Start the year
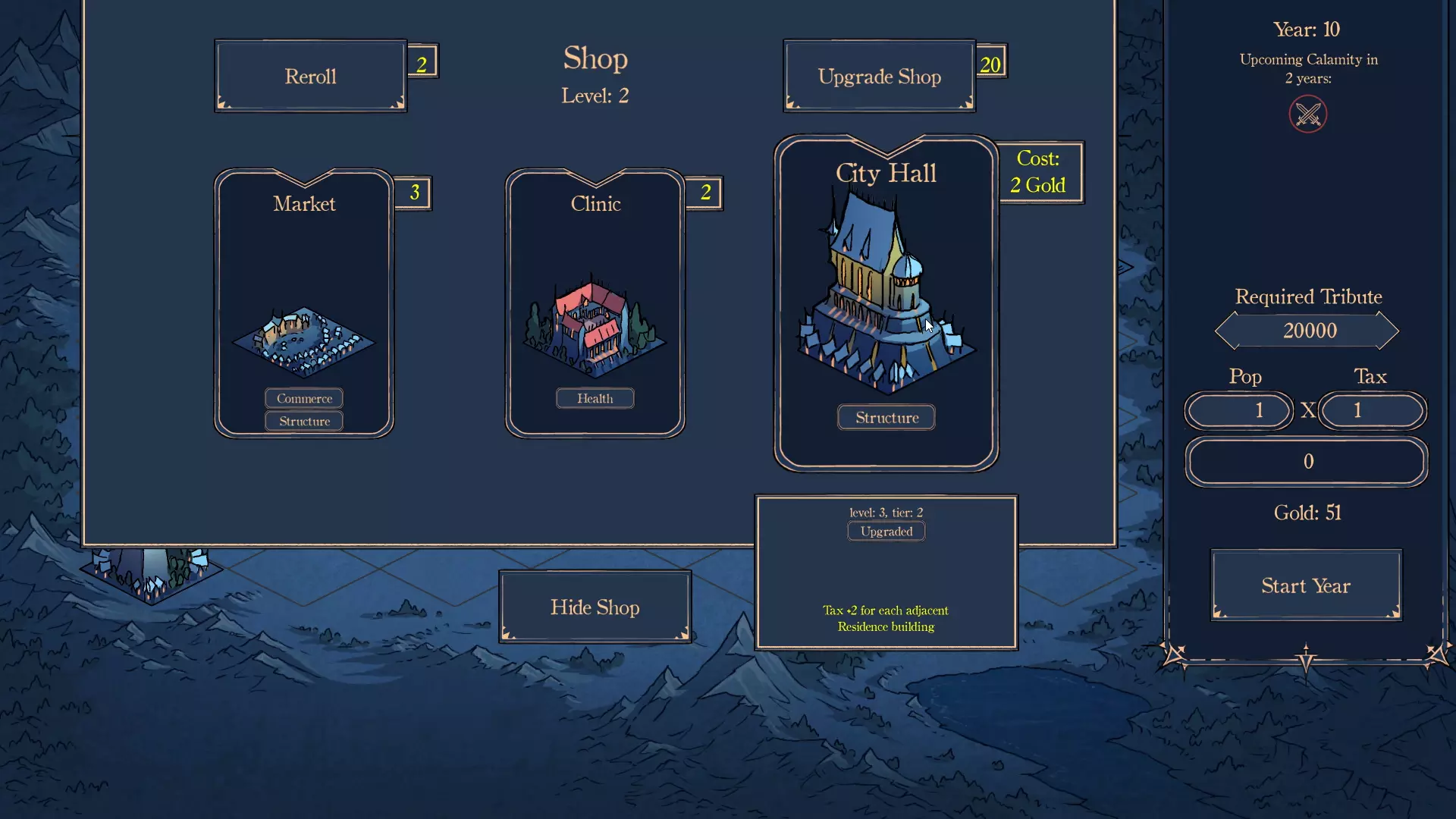The image size is (1456, 819). (x=1306, y=585)
